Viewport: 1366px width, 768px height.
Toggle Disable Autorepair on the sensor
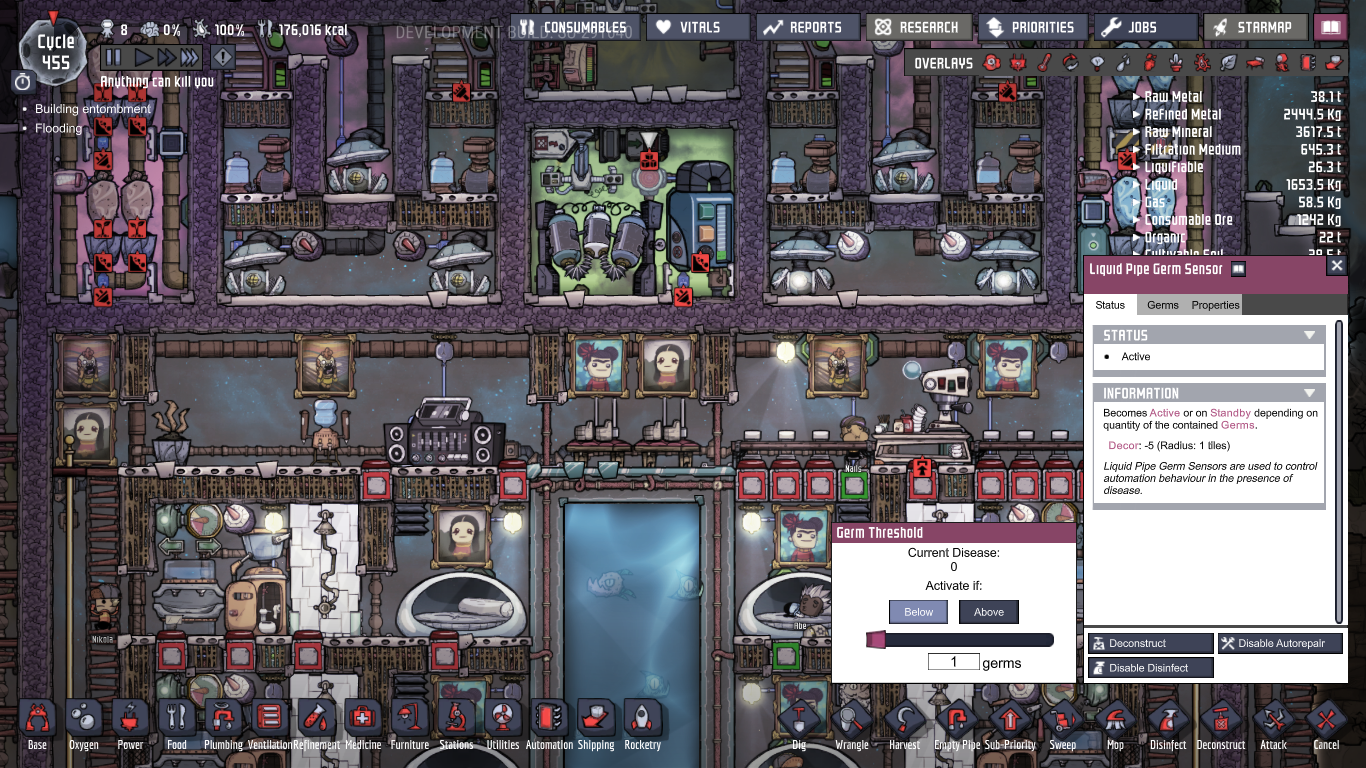[1280, 643]
